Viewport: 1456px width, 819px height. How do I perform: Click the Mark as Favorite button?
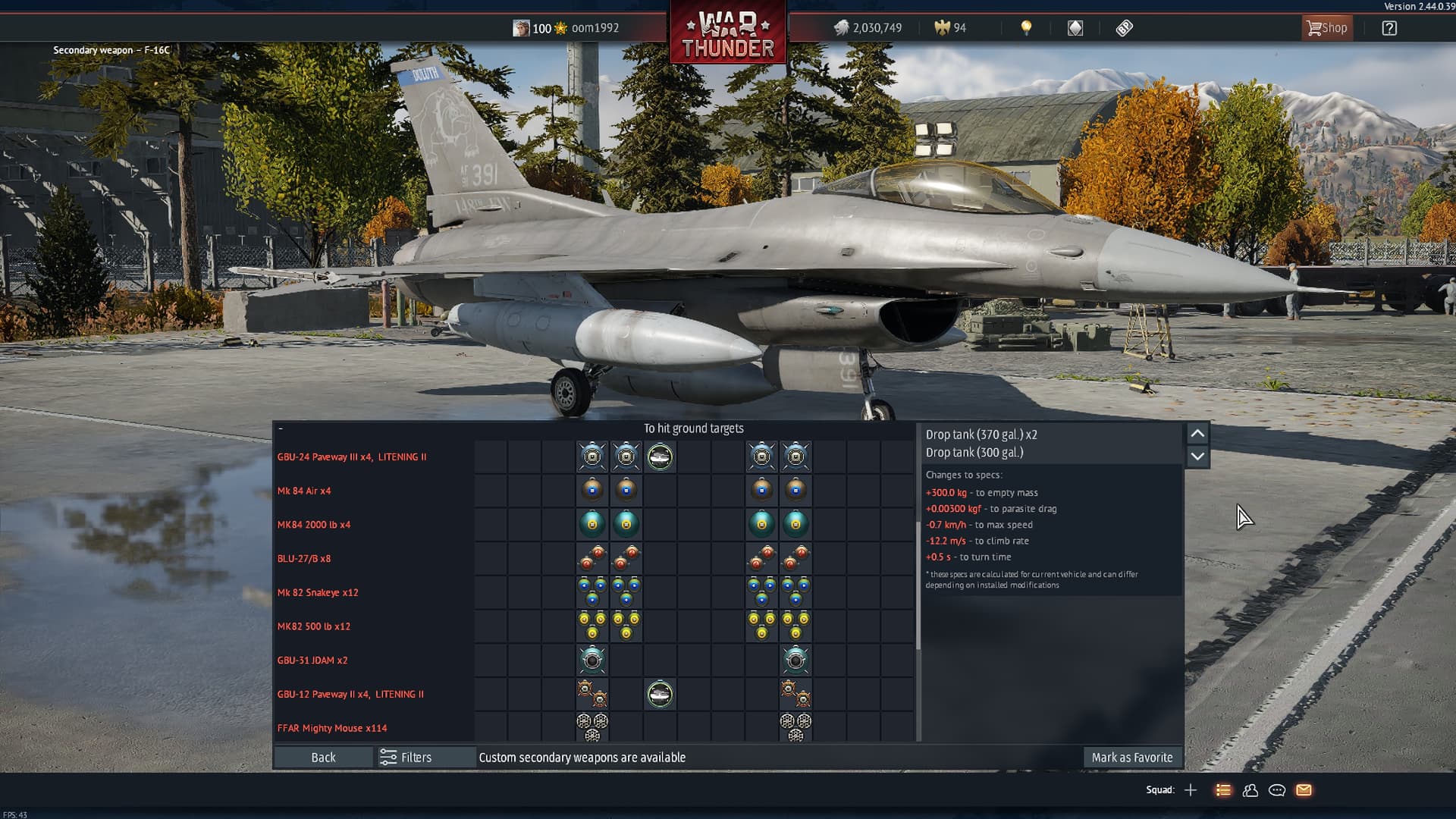(x=1132, y=757)
